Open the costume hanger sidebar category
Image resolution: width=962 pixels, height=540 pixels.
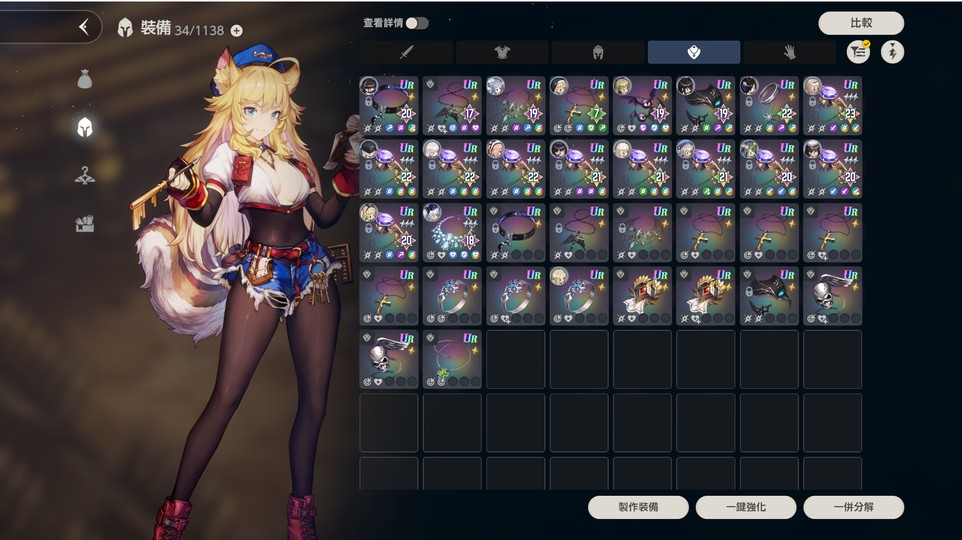click(x=85, y=175)
